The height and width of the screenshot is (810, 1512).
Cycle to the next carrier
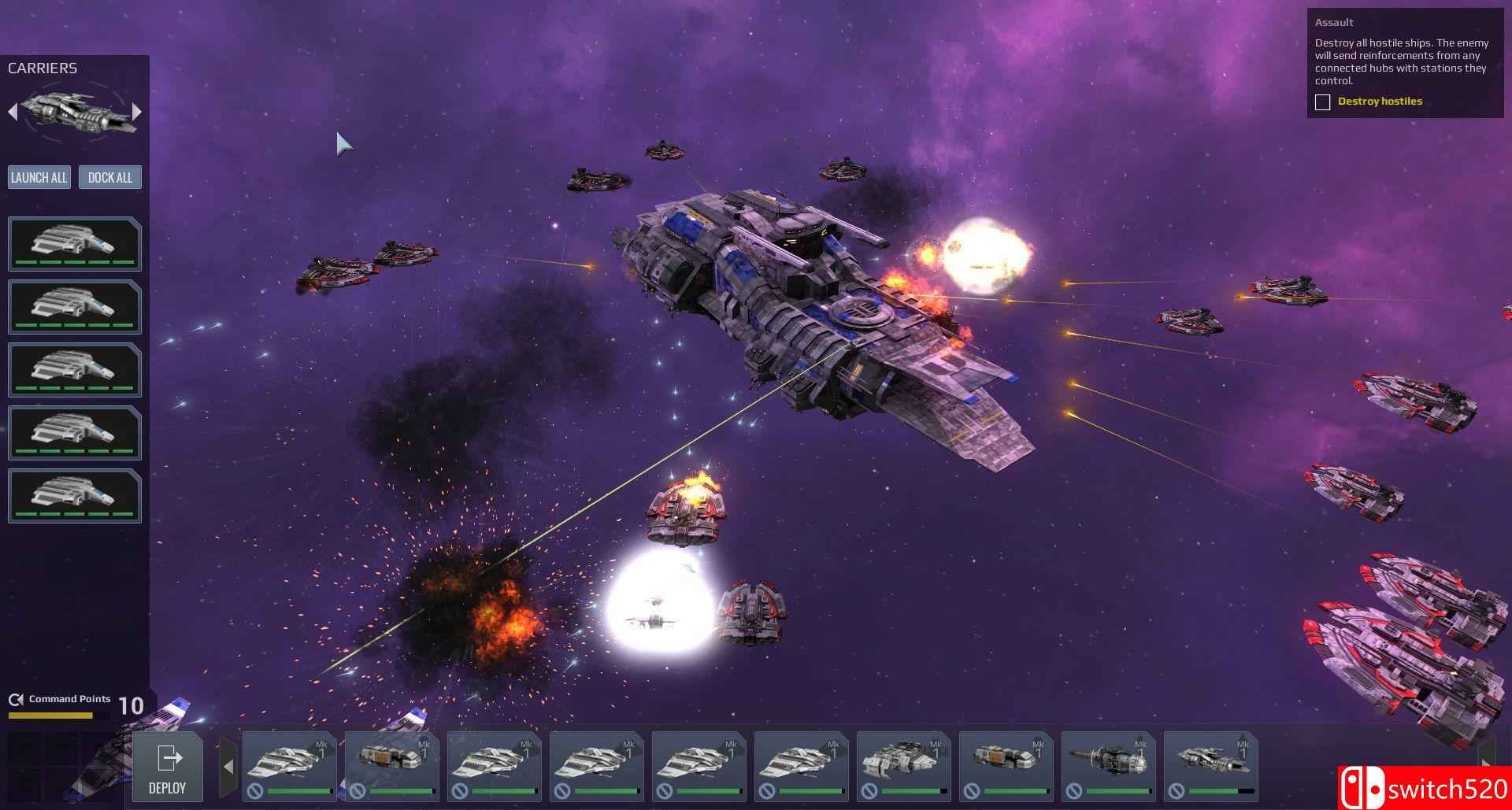(137, 112)
